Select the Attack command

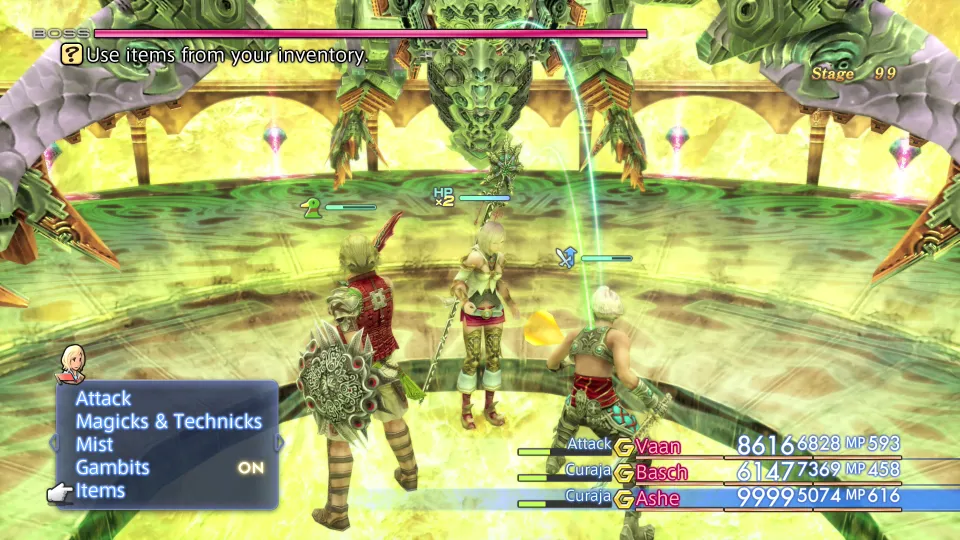(x=103, y=399)
